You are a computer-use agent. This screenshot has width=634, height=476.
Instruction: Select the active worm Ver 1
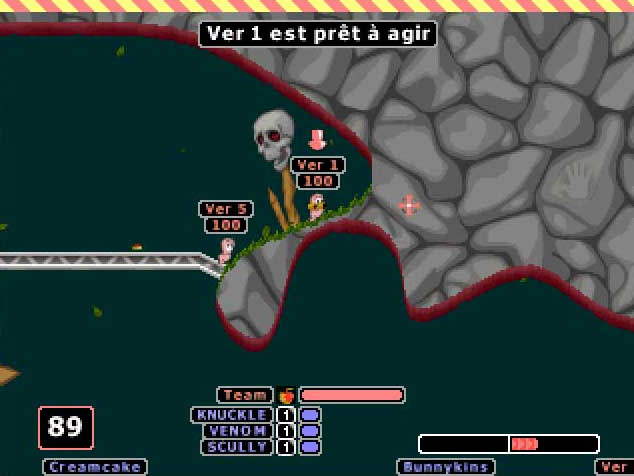316,208
